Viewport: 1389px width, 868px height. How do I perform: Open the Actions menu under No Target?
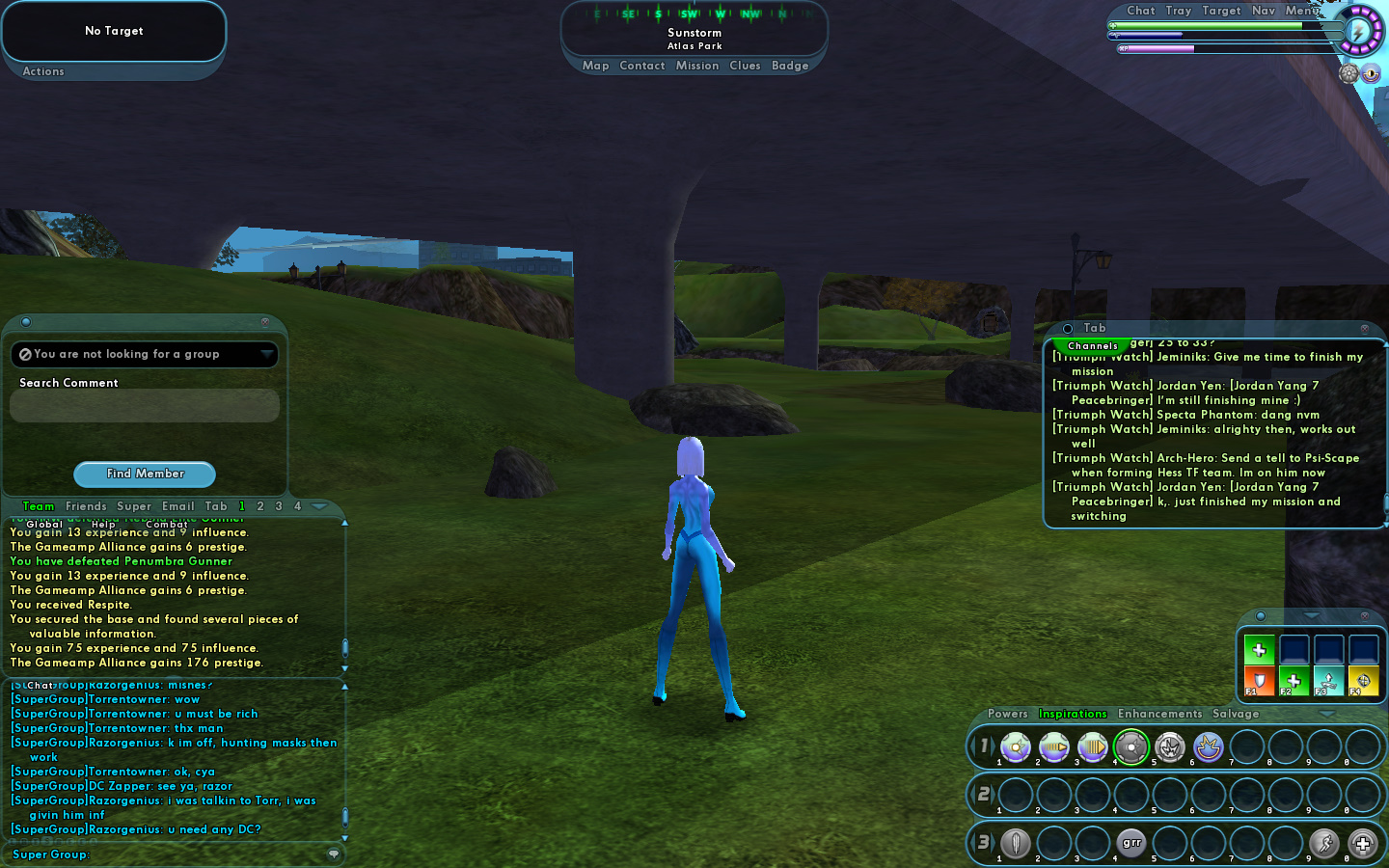[x=43, y=71]
